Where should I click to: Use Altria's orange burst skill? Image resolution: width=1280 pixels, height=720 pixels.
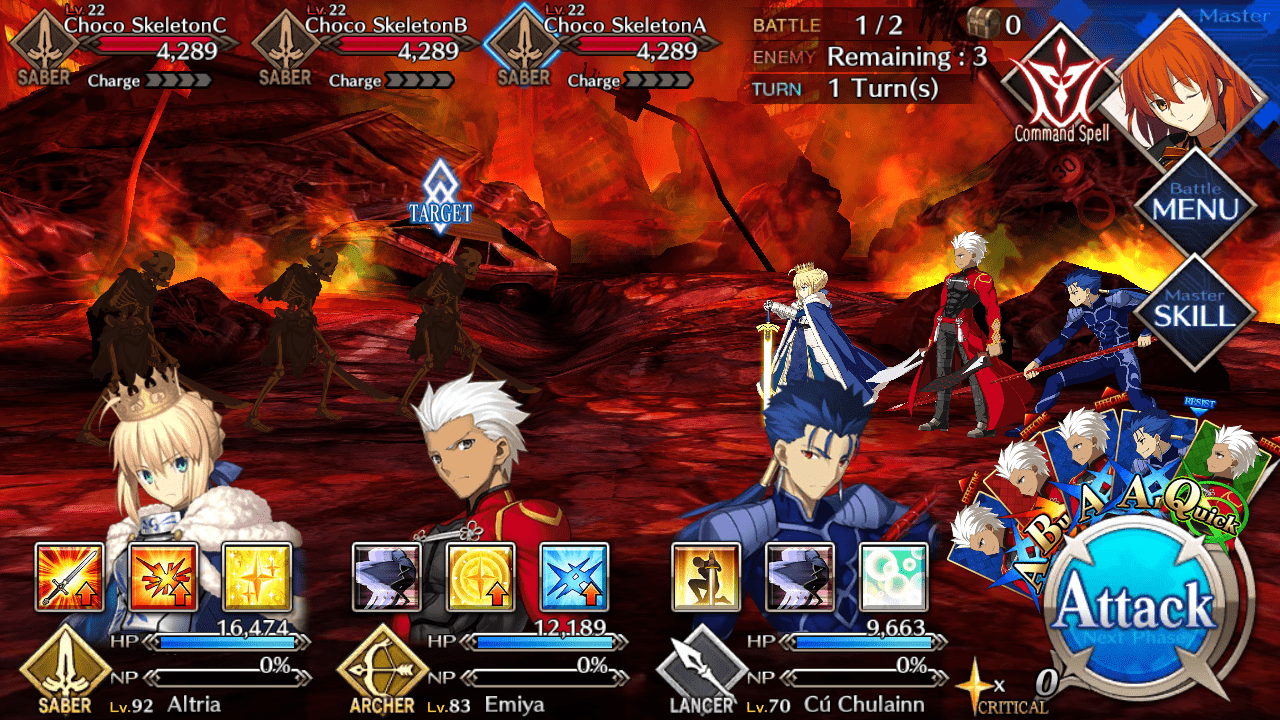[x=163, y=577]
